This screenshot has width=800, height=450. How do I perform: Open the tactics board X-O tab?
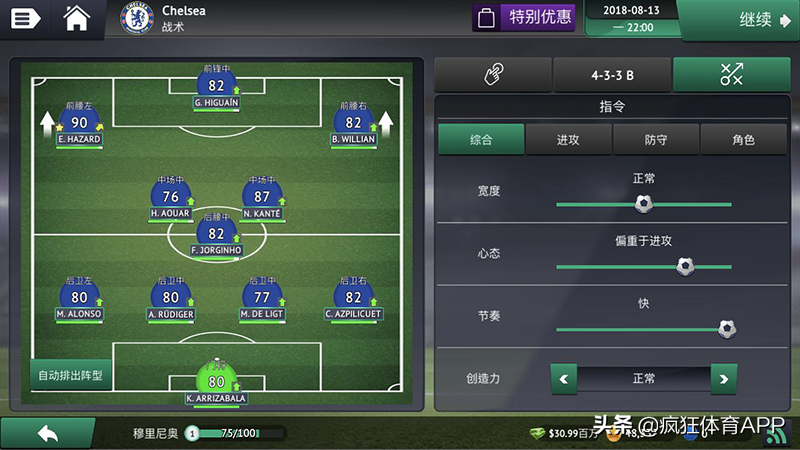(x=731, y=75)
